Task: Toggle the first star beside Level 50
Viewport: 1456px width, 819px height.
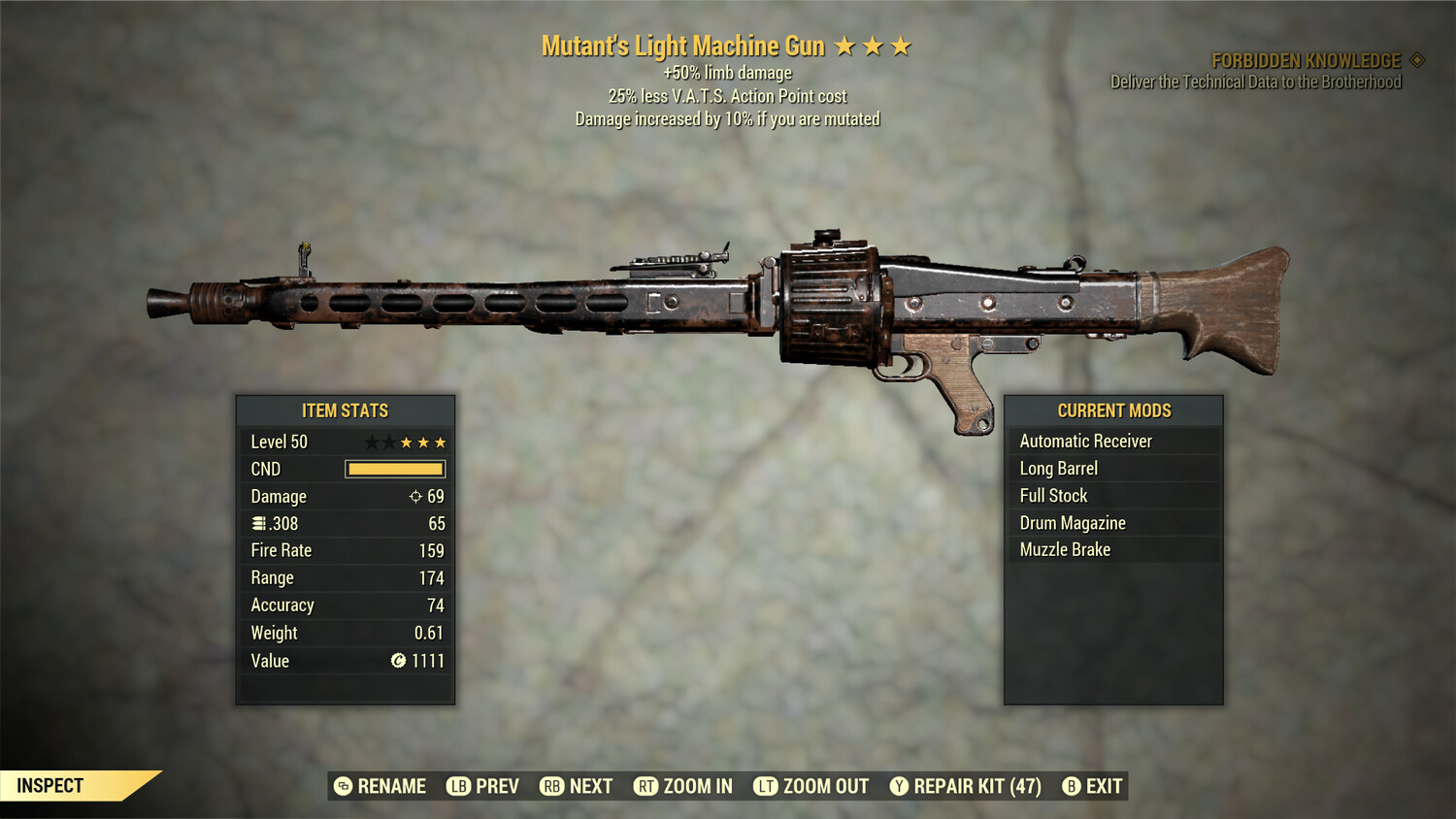Action: point(370,442)
